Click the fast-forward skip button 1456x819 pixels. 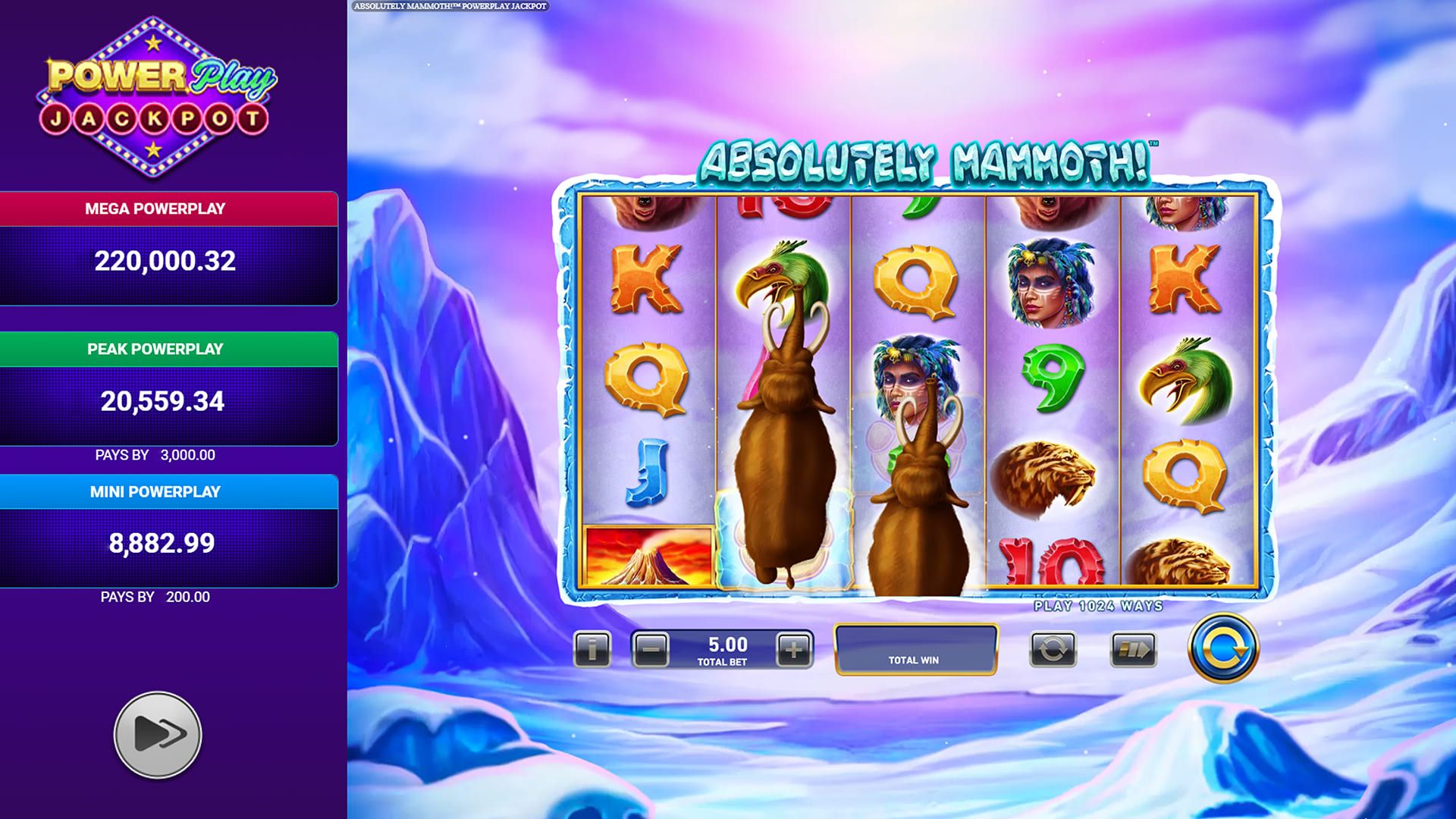click(x=158, y=734)
